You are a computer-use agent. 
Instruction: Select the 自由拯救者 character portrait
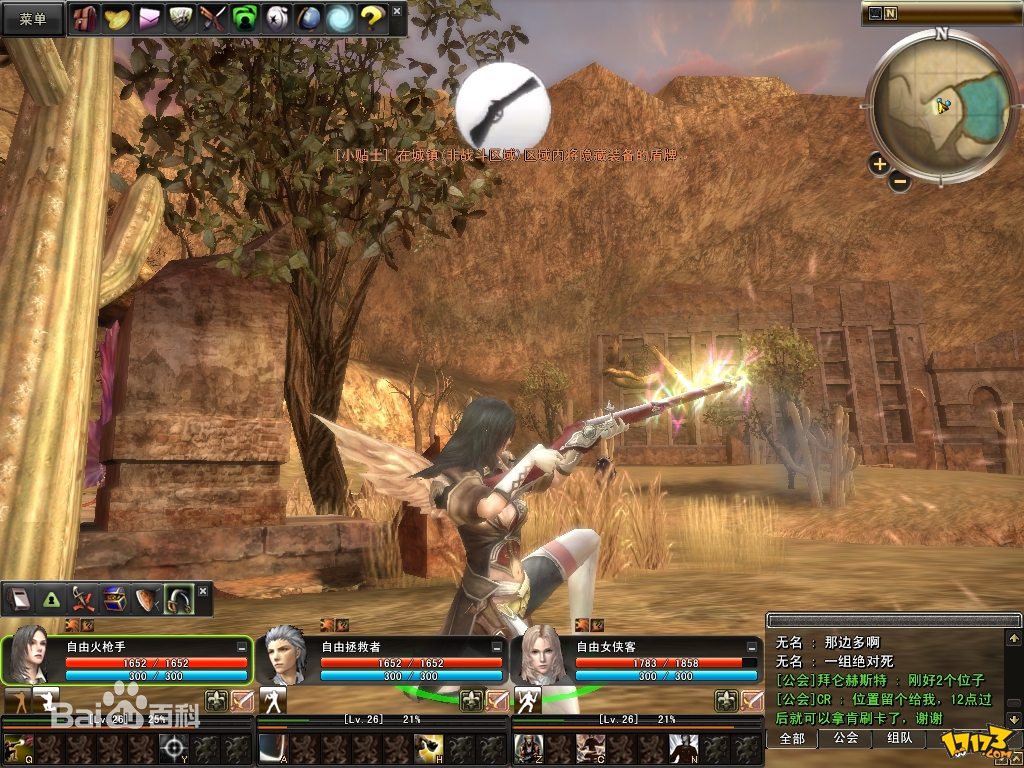pos(285,659)
